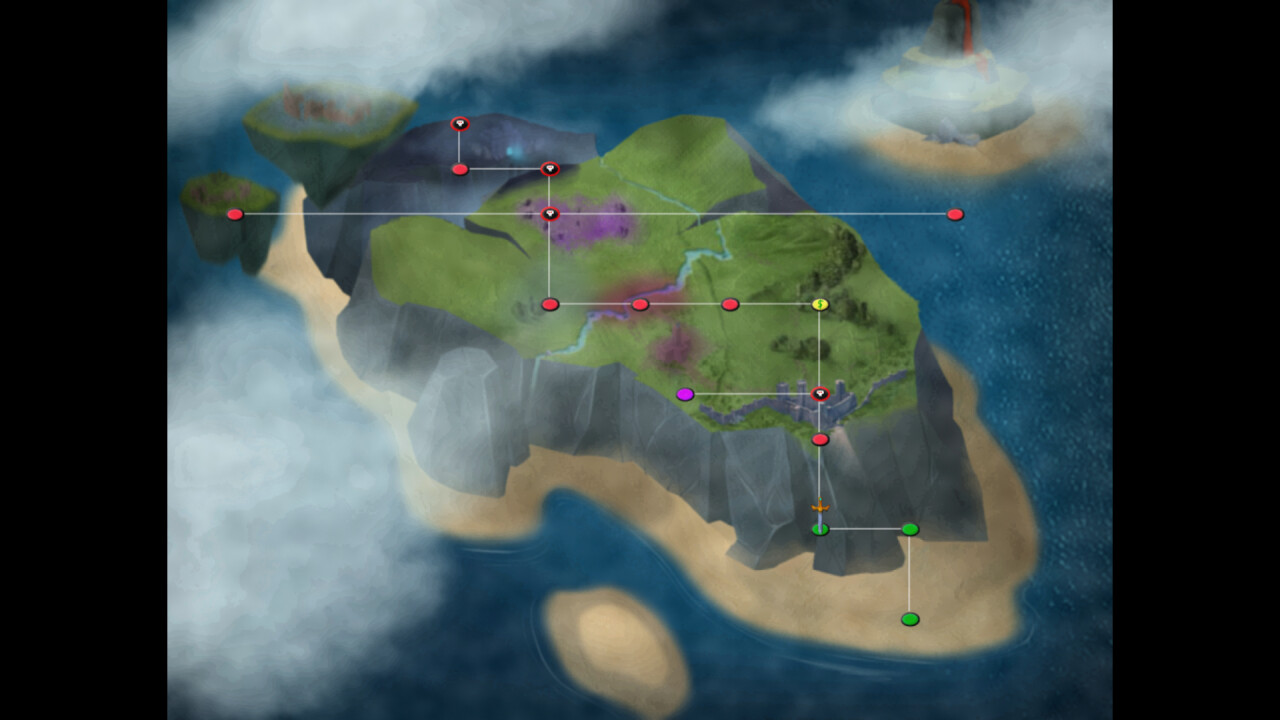
Task: Select the red node on the small floating island
Action: coord(234,213)
